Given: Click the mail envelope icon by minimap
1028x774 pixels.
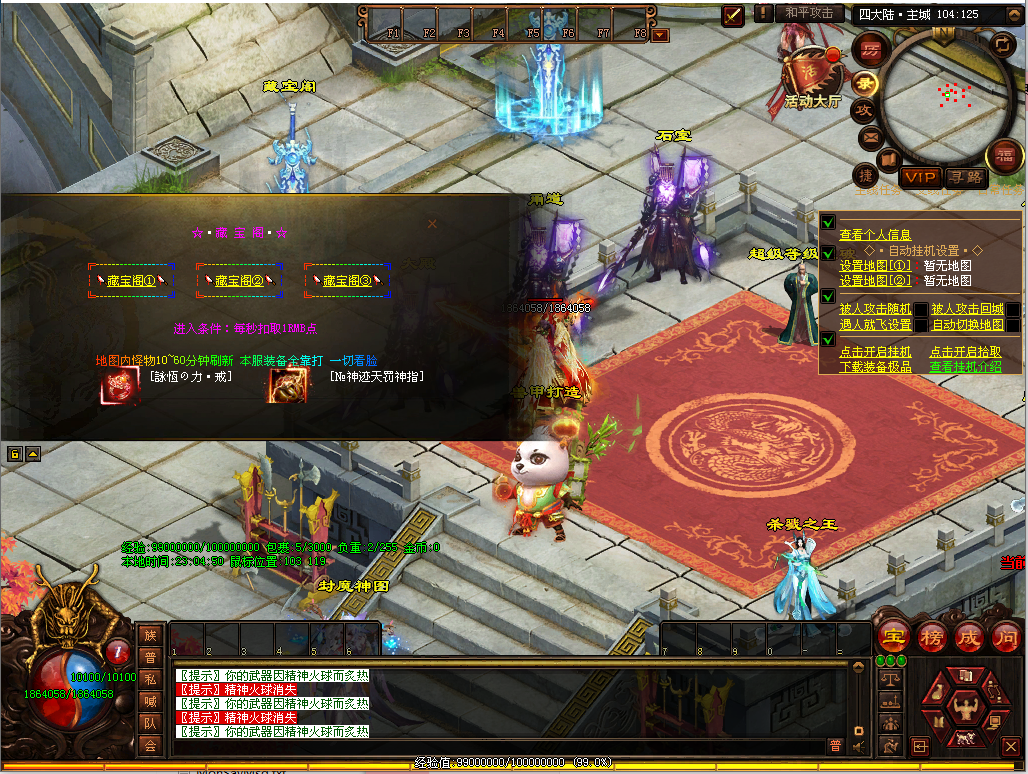Looking at the screenshot, I should pyautogui.click(x=869, y=136).
